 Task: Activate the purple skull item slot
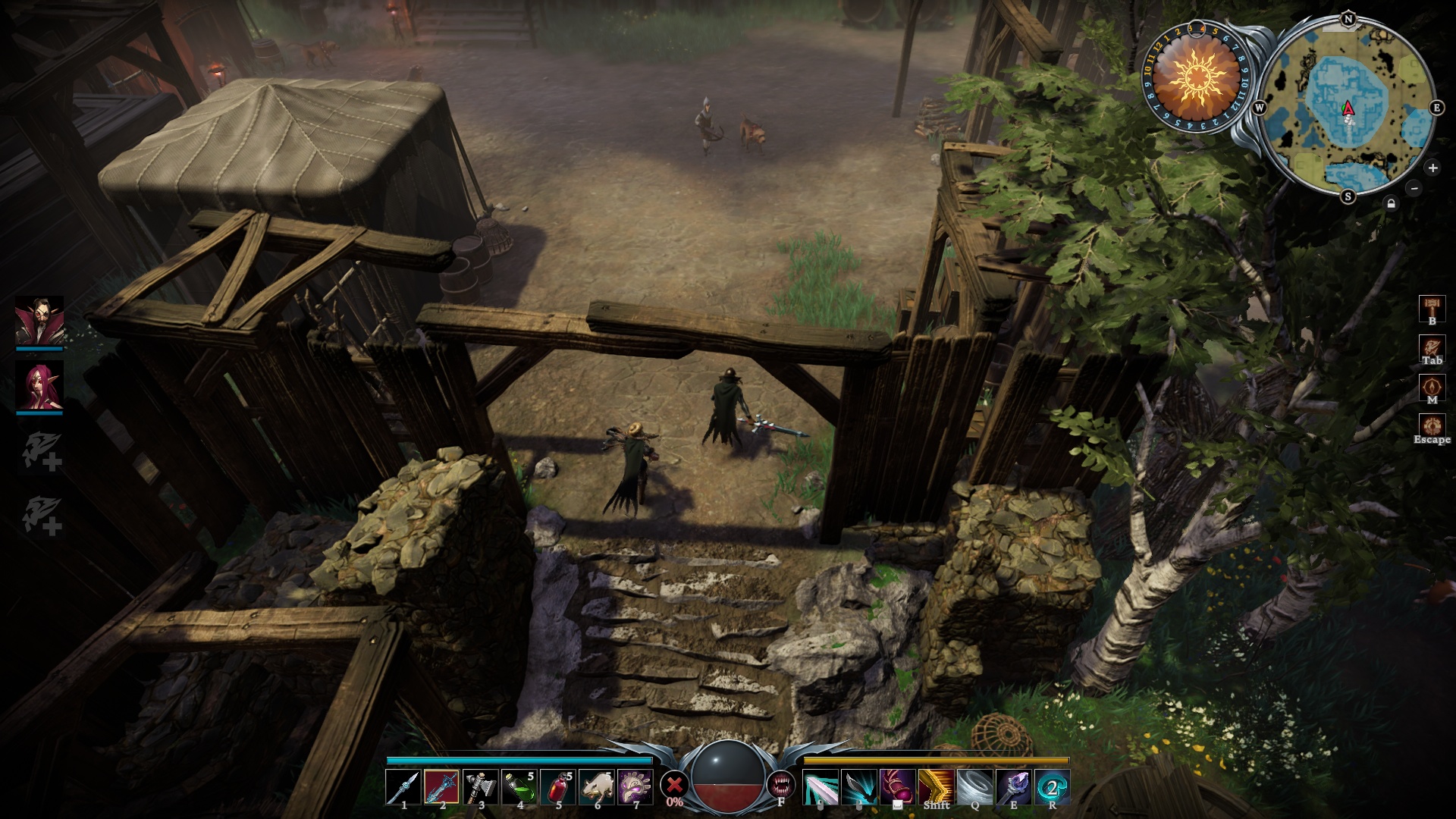[x=635, y=786]
